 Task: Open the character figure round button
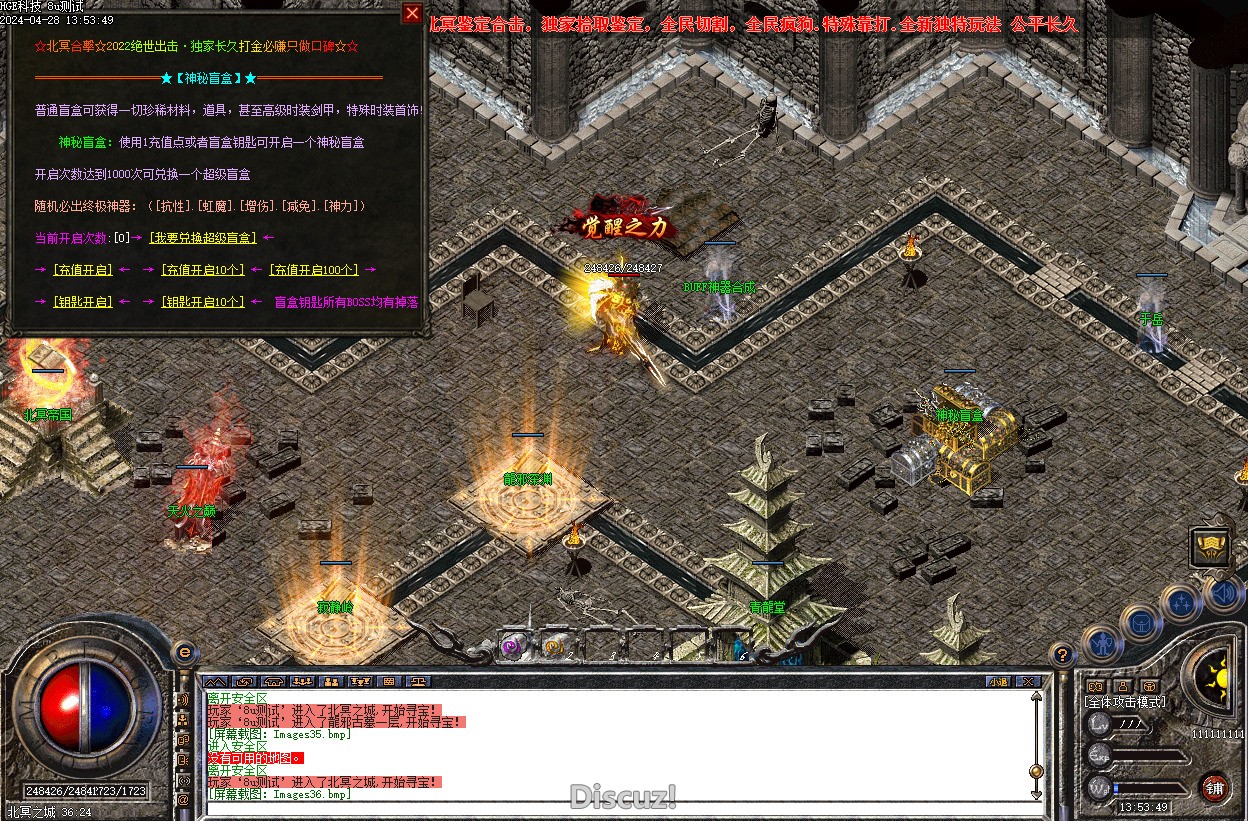click(x=1102, y=643)
